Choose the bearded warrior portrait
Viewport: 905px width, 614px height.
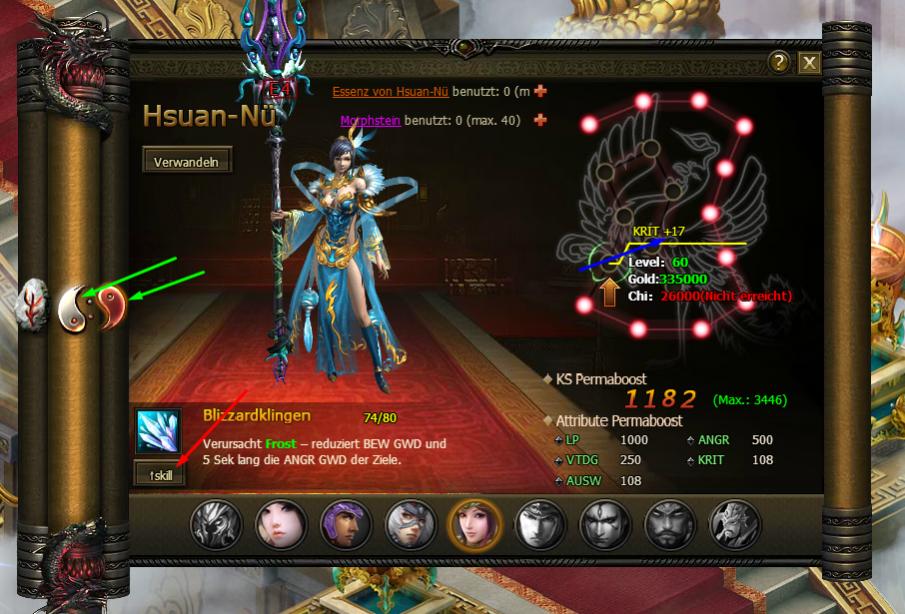(x=668, y=525)
